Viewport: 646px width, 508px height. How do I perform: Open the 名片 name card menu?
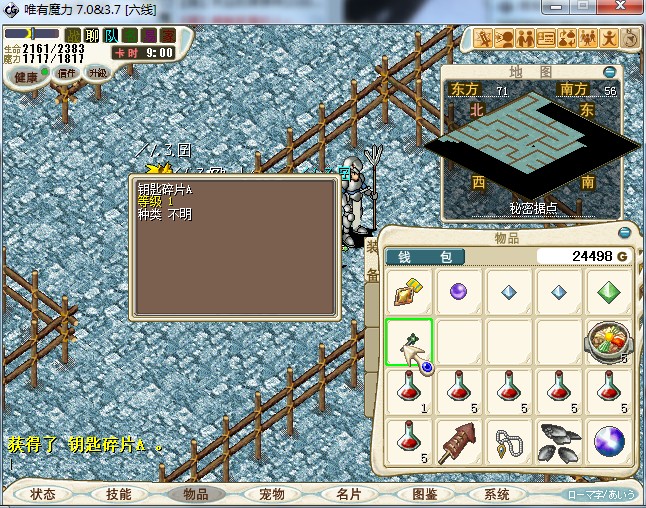[348, 494]
